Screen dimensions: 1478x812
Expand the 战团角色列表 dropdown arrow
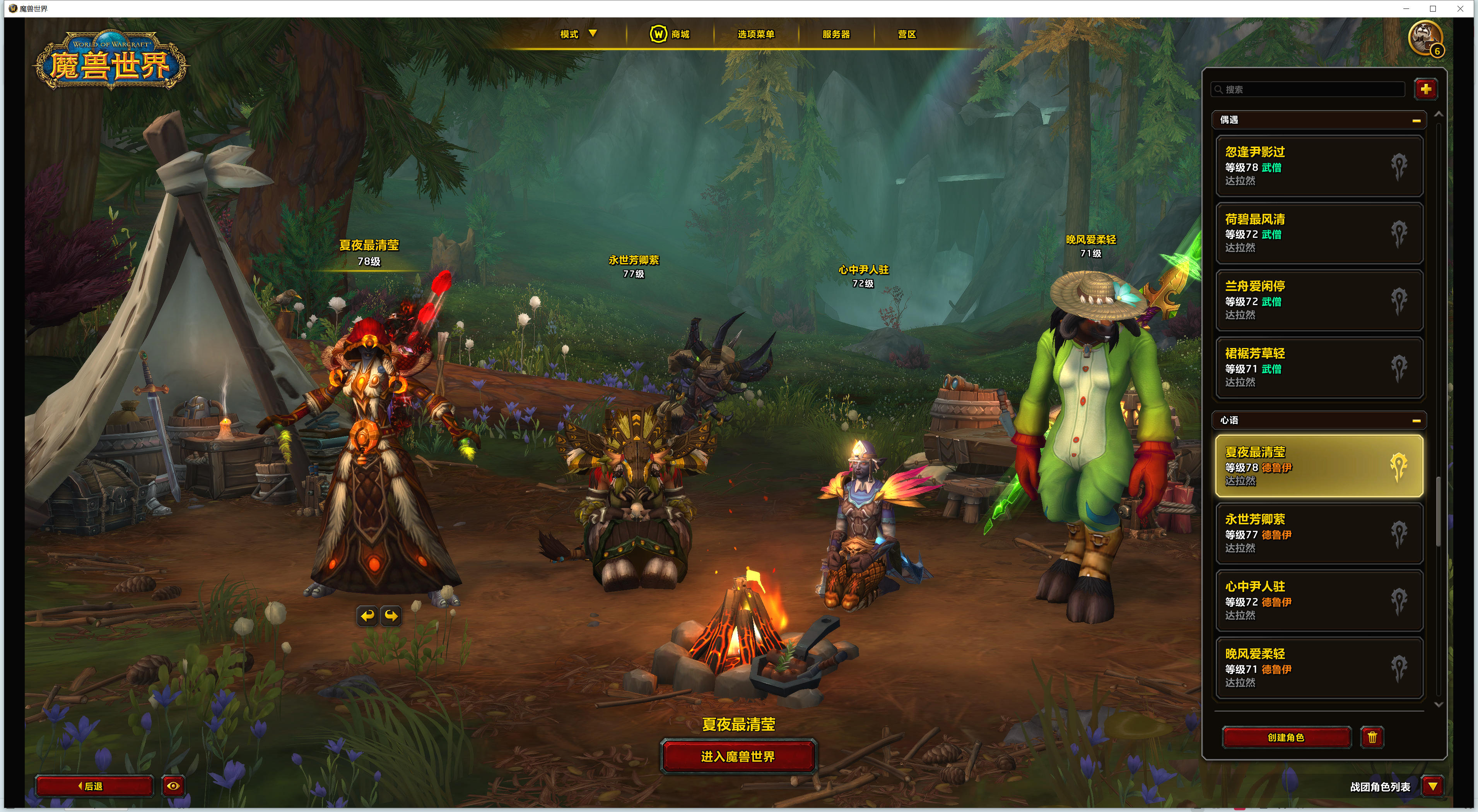[x=1433, y=786]
